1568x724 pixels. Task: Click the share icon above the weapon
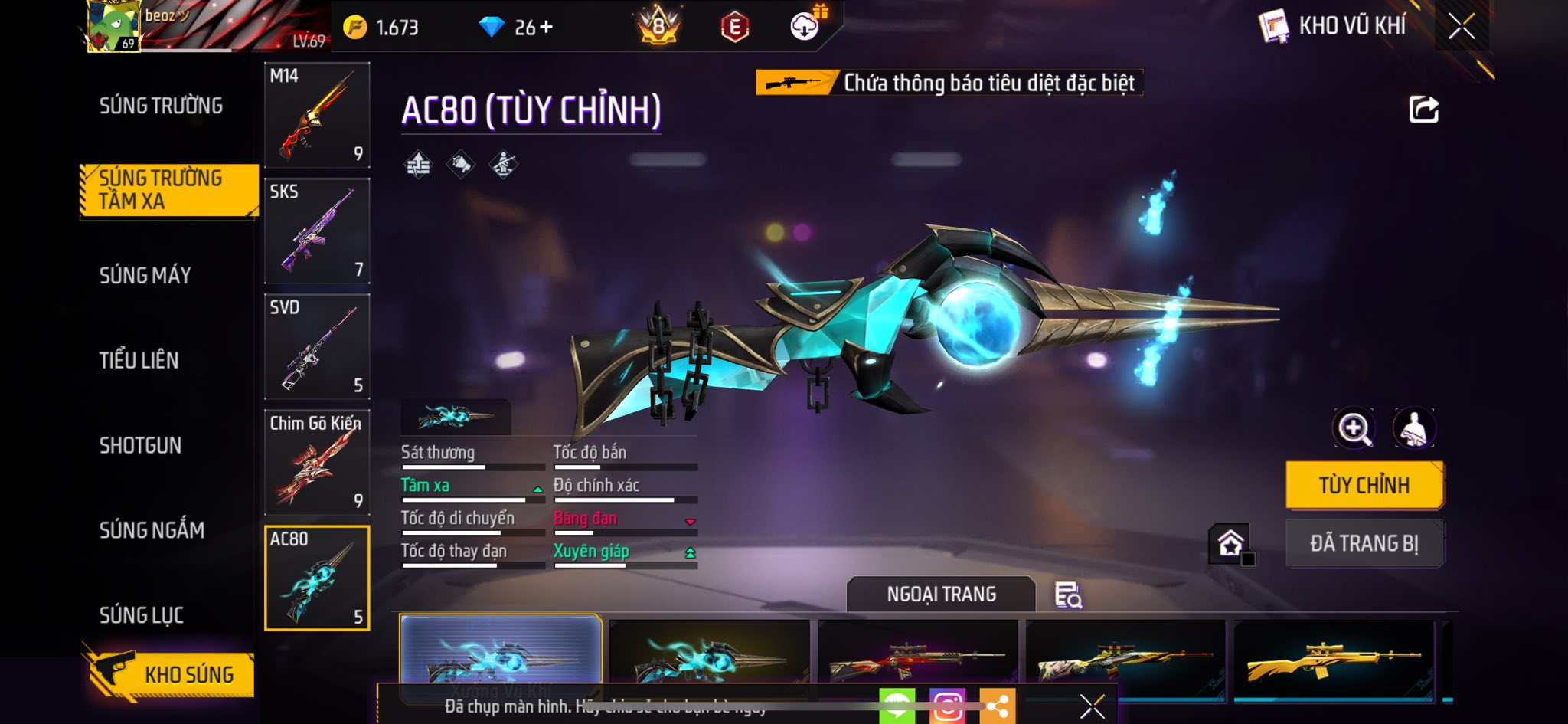click(1423, 110)
